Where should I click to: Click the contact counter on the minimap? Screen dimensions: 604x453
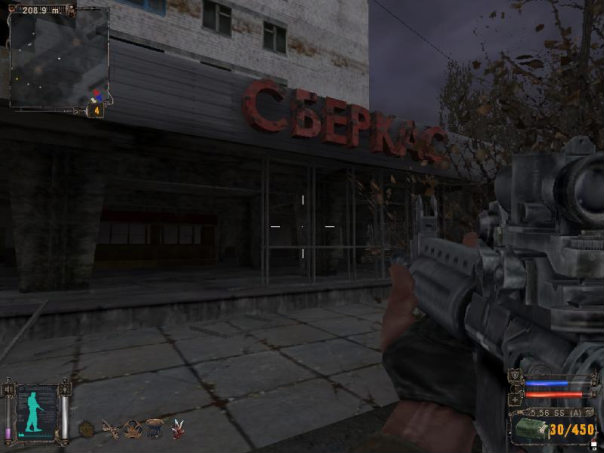97,110
